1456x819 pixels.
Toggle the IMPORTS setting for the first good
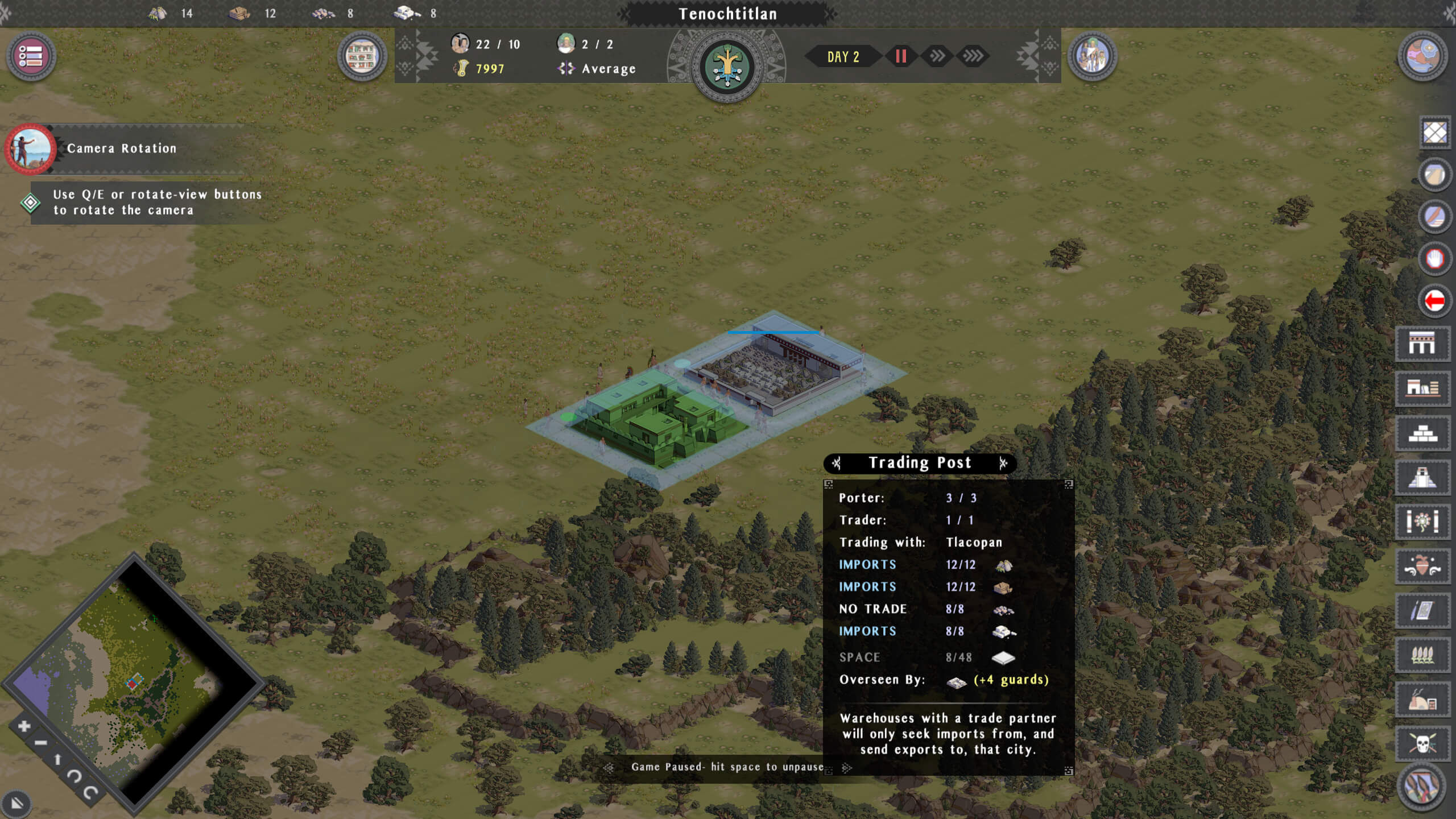tap(867, 565)
